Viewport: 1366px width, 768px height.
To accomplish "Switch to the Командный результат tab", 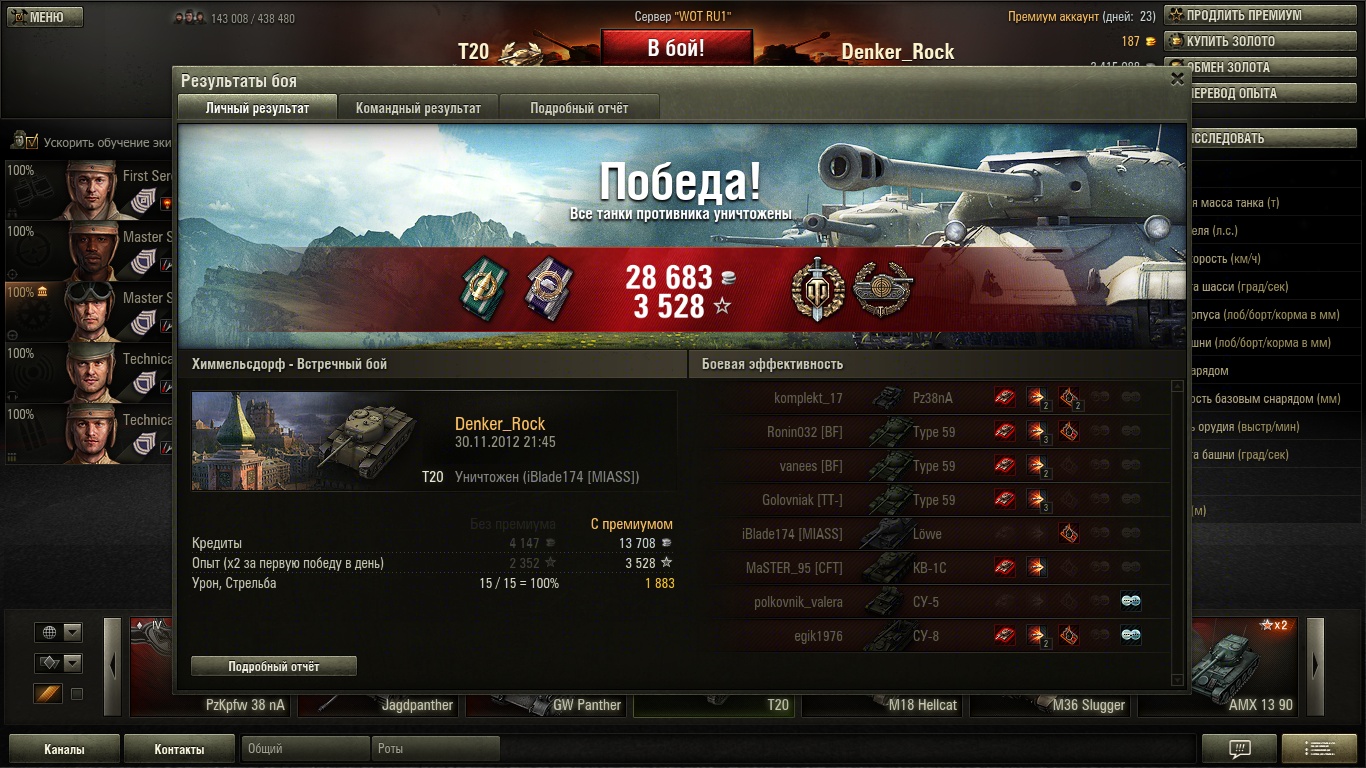I will tap(418, 108).
